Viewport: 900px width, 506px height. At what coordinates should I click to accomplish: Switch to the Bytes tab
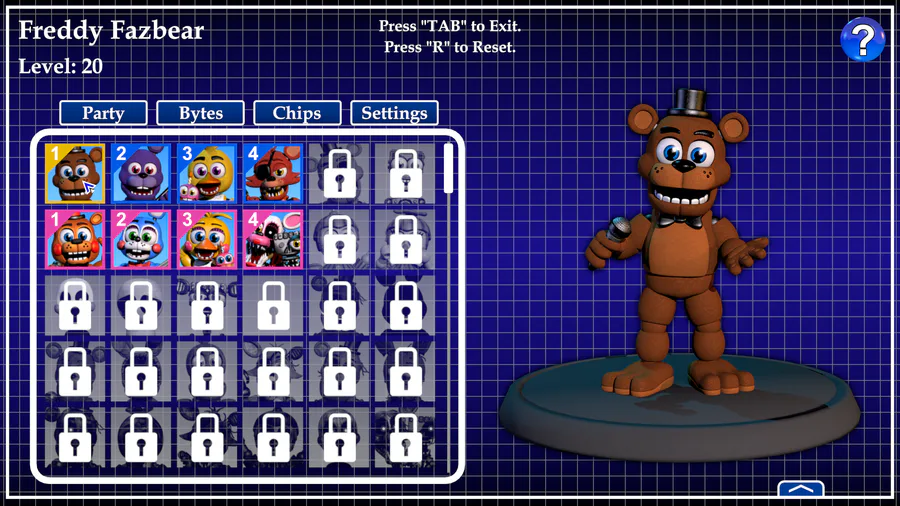(x=200, y=113)
